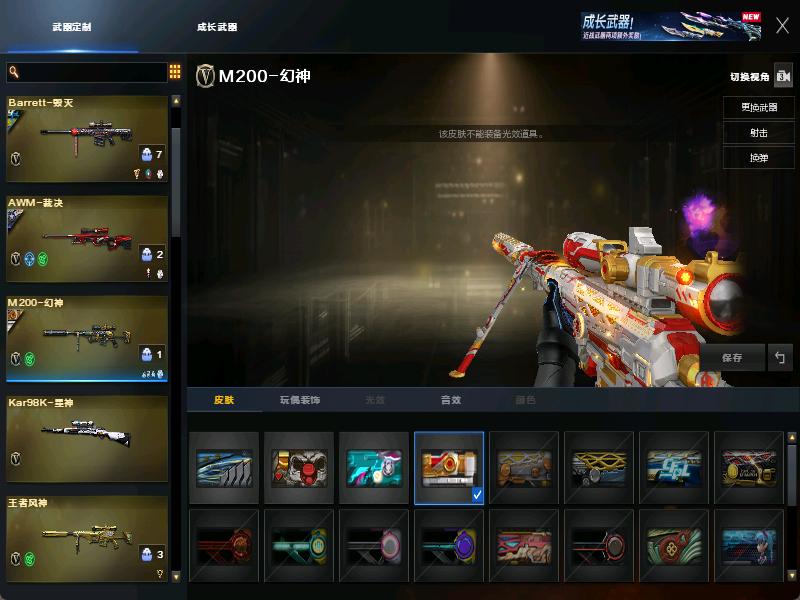This screenshot has height=600, width=800.
Task: Open the 成长武器 promotional banner
Action: click(670, 26)
